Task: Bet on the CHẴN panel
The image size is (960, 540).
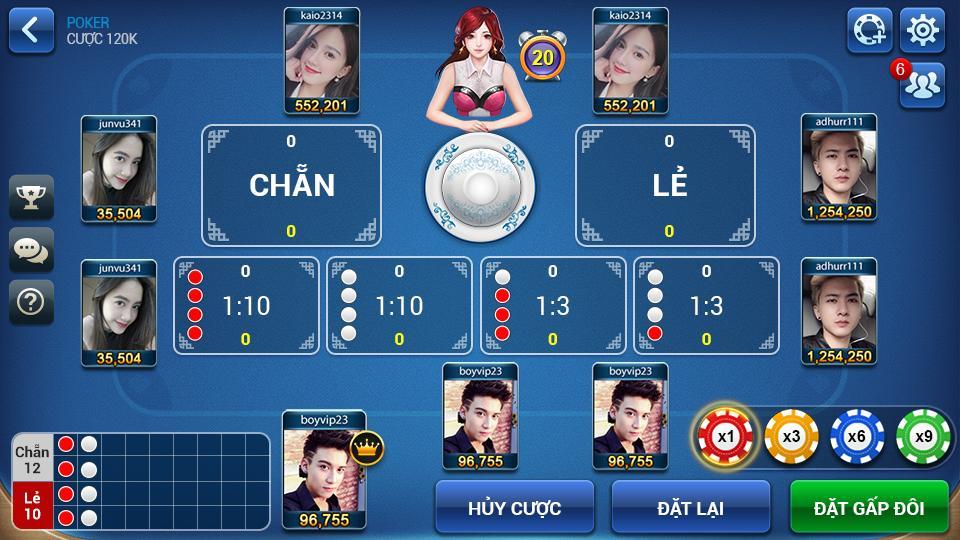Action: pos(291,185)
